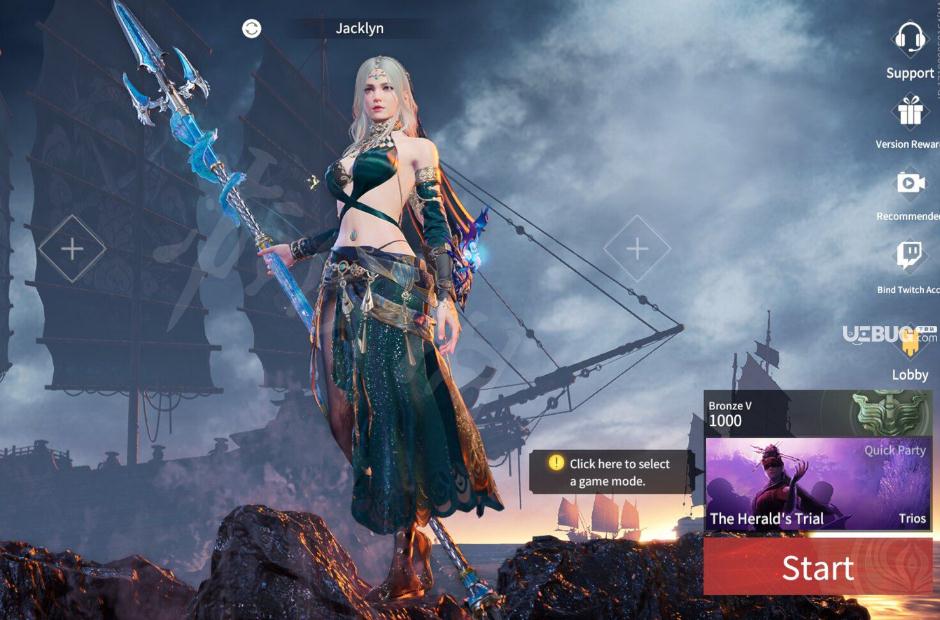Open the Recommended video camera icon
Image resolution: width=940 pixels, height=620 pixels.
[x=910, y=184]
